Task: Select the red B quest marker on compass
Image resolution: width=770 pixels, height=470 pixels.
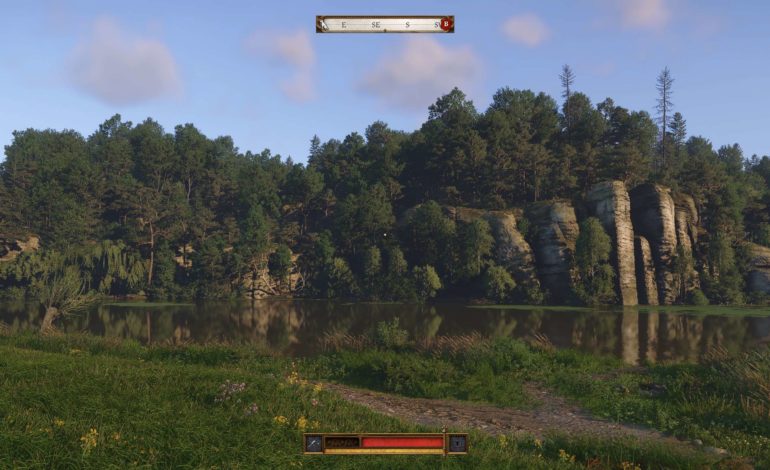Action: (446, 24)
